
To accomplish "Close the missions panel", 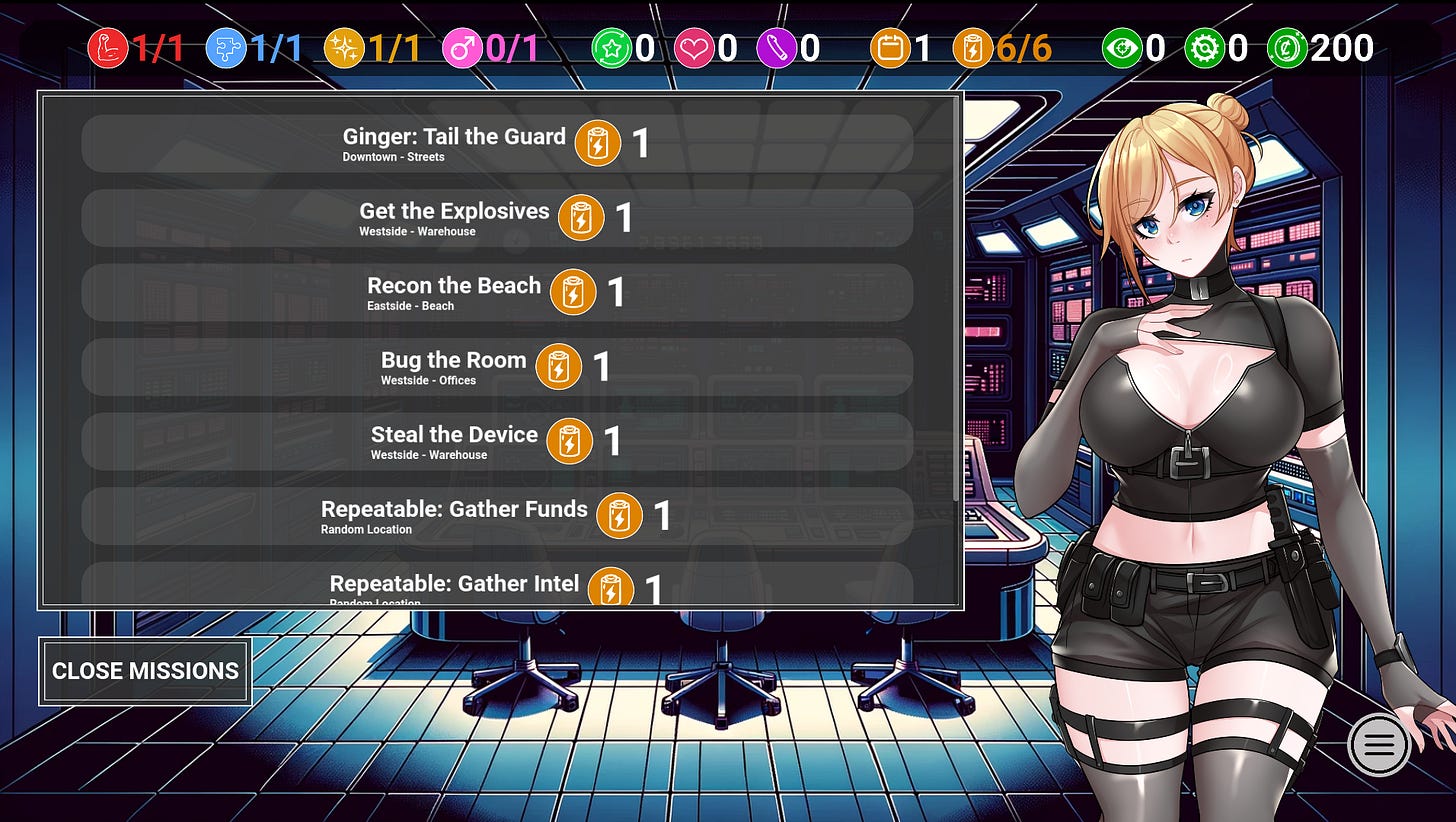I will coord(145,671).
